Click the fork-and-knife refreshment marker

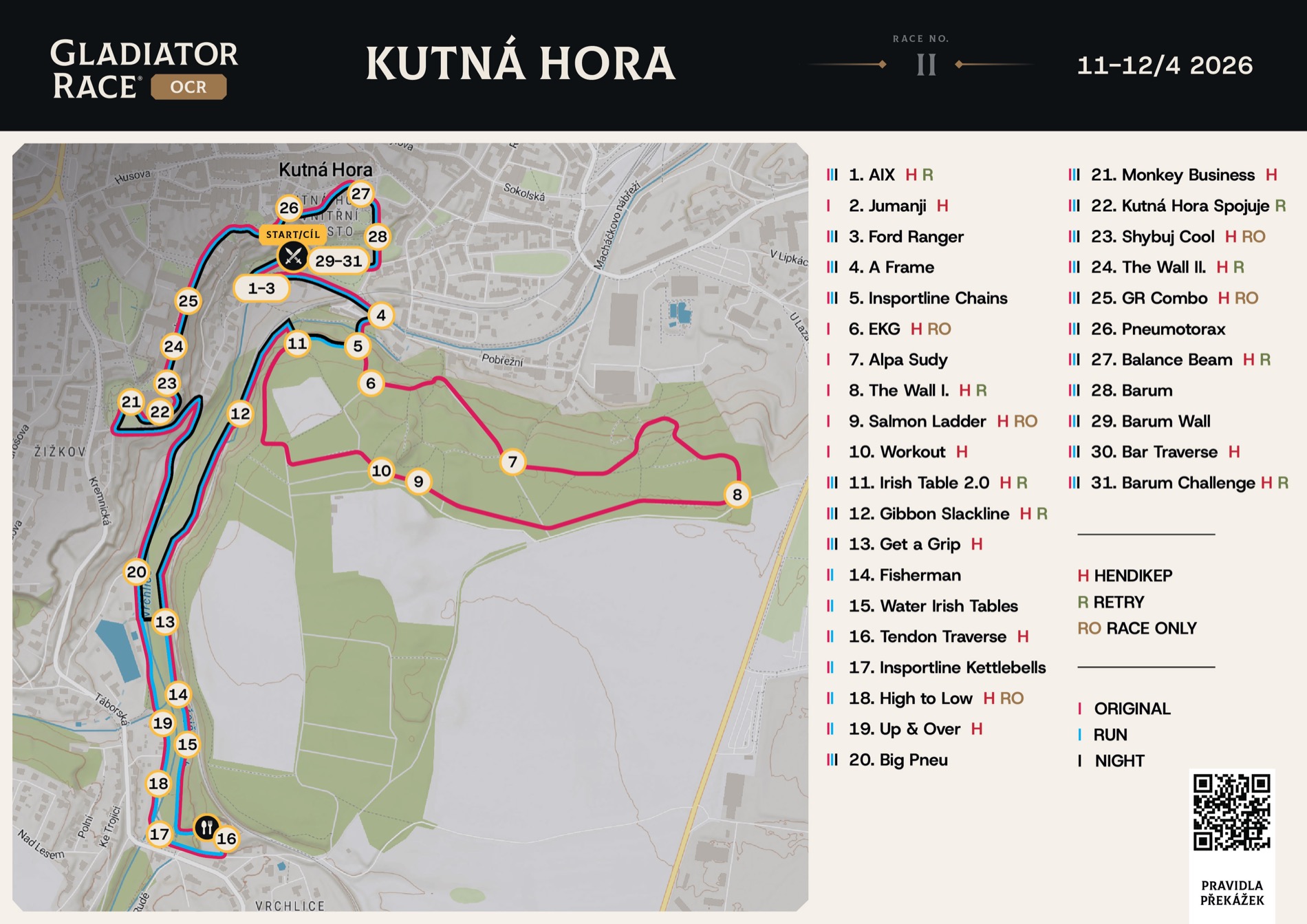click(206, 827)
